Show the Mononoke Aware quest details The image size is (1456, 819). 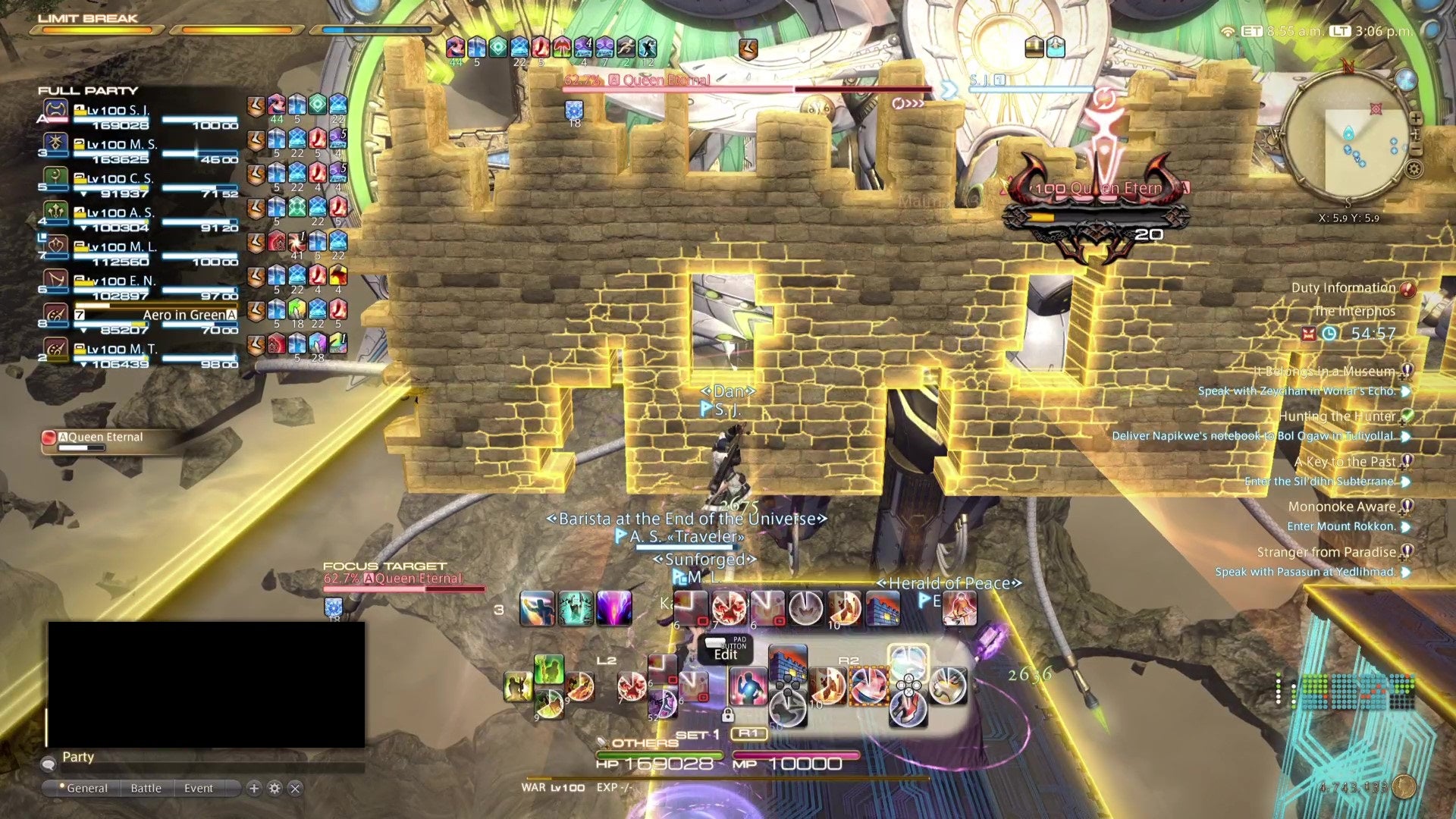[x=1341, y=507]
